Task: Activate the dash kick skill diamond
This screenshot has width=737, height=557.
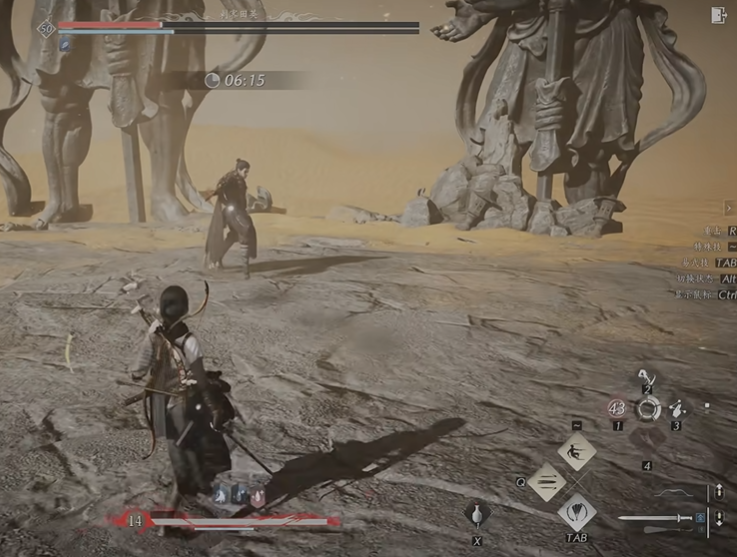Action: [577, 452]
